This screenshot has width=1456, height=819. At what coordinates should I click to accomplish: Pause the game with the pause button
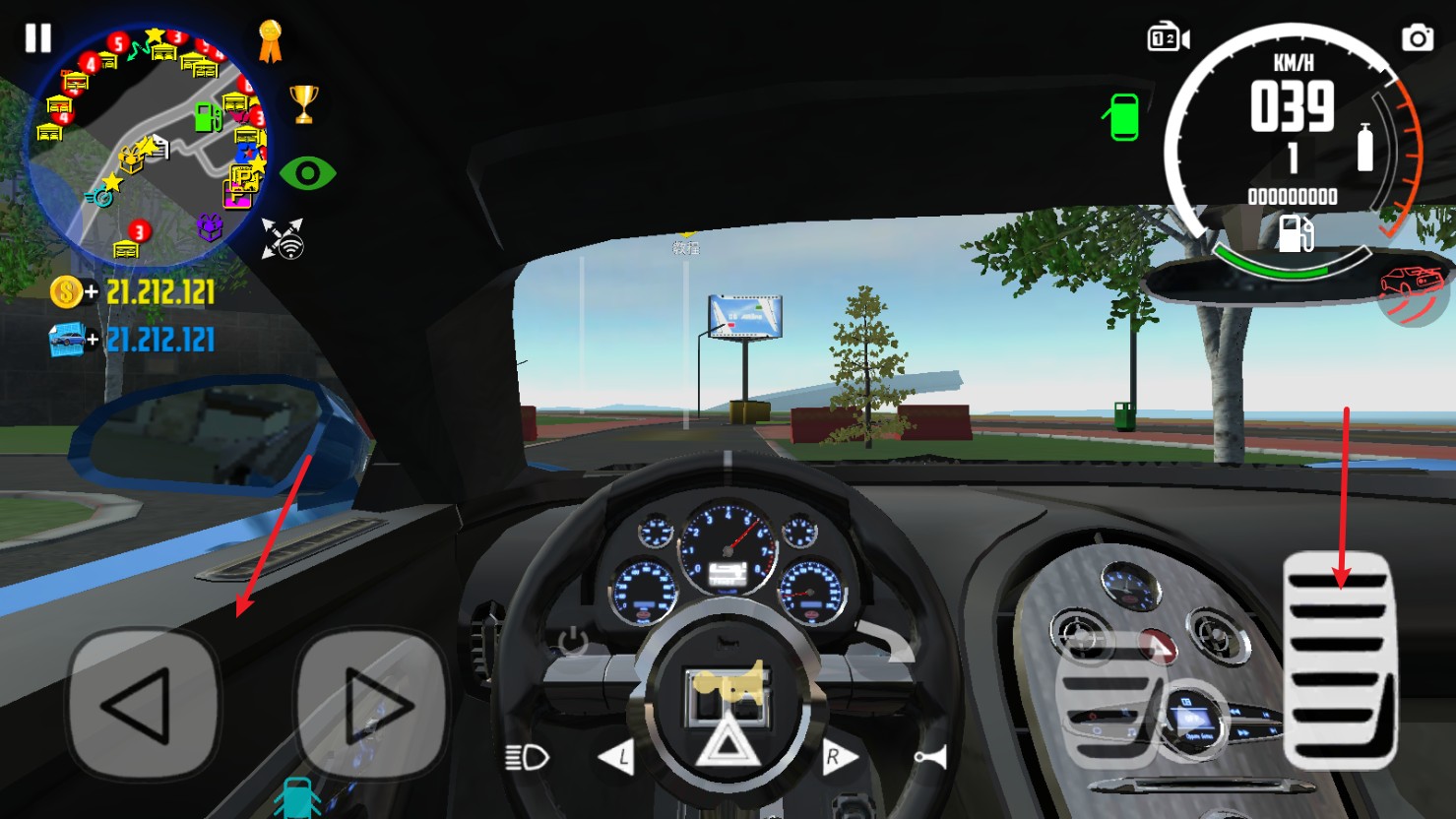point(38,38)
